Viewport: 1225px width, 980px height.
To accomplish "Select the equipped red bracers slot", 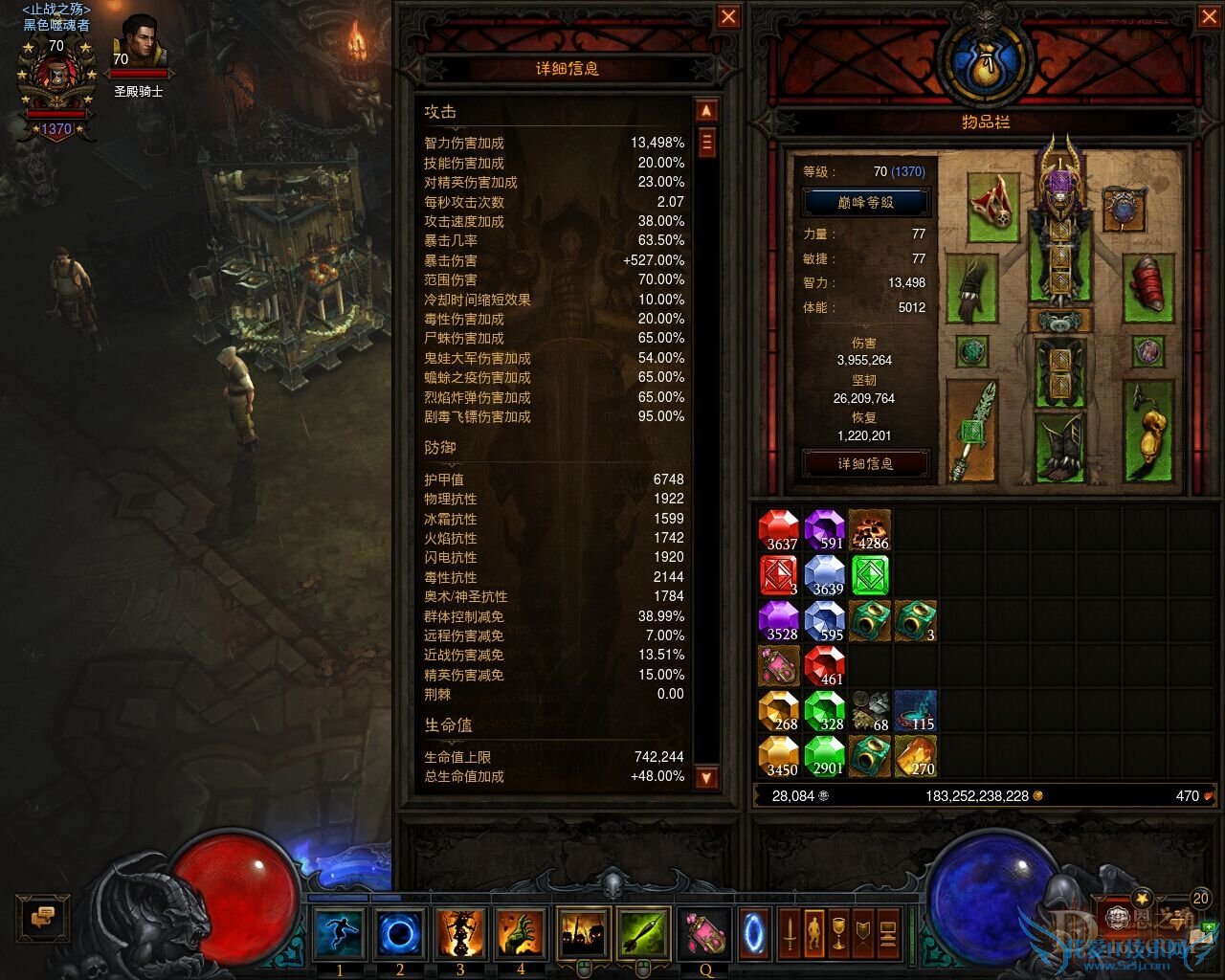I will 1147,286.
